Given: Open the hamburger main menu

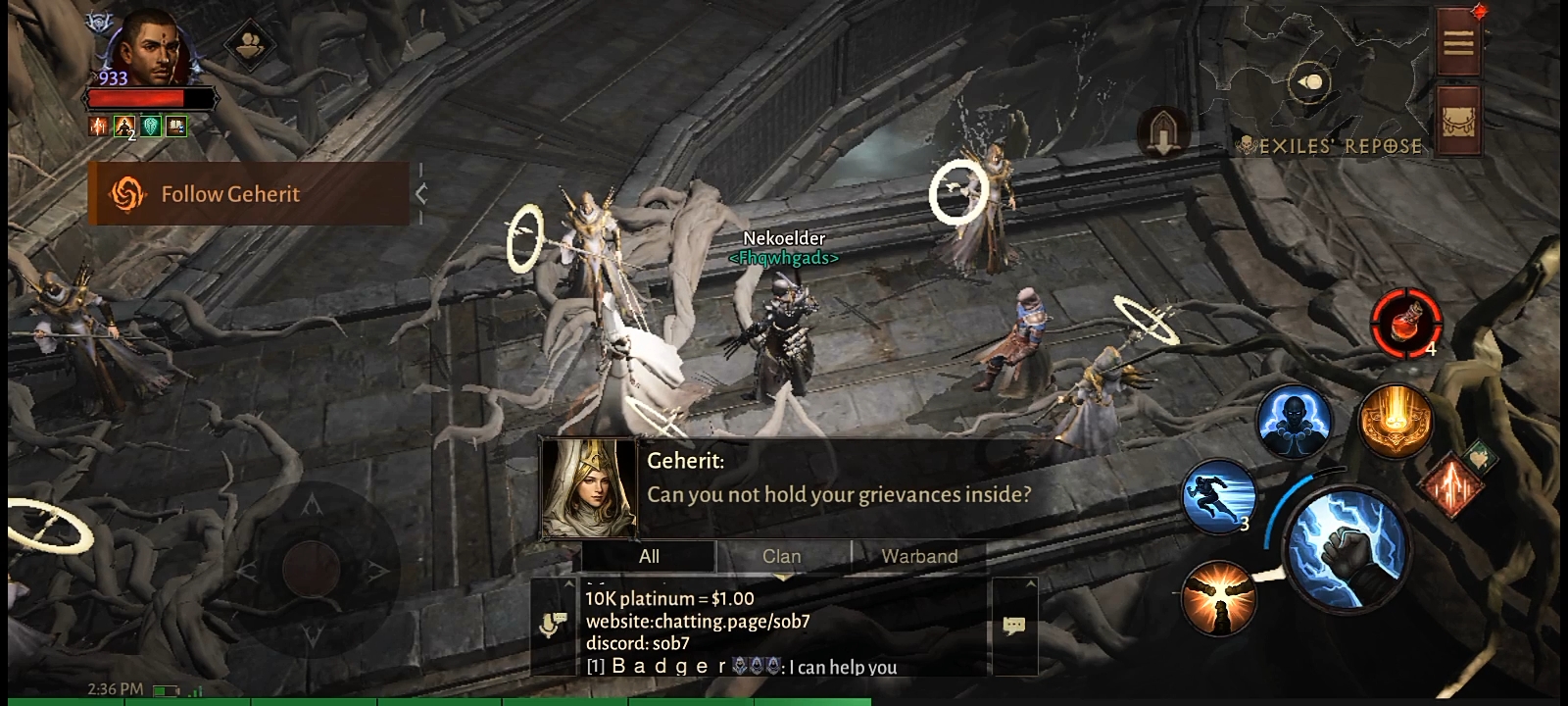Looking at the screenshot, I should pyautogui.click(x=1458, y=42).
